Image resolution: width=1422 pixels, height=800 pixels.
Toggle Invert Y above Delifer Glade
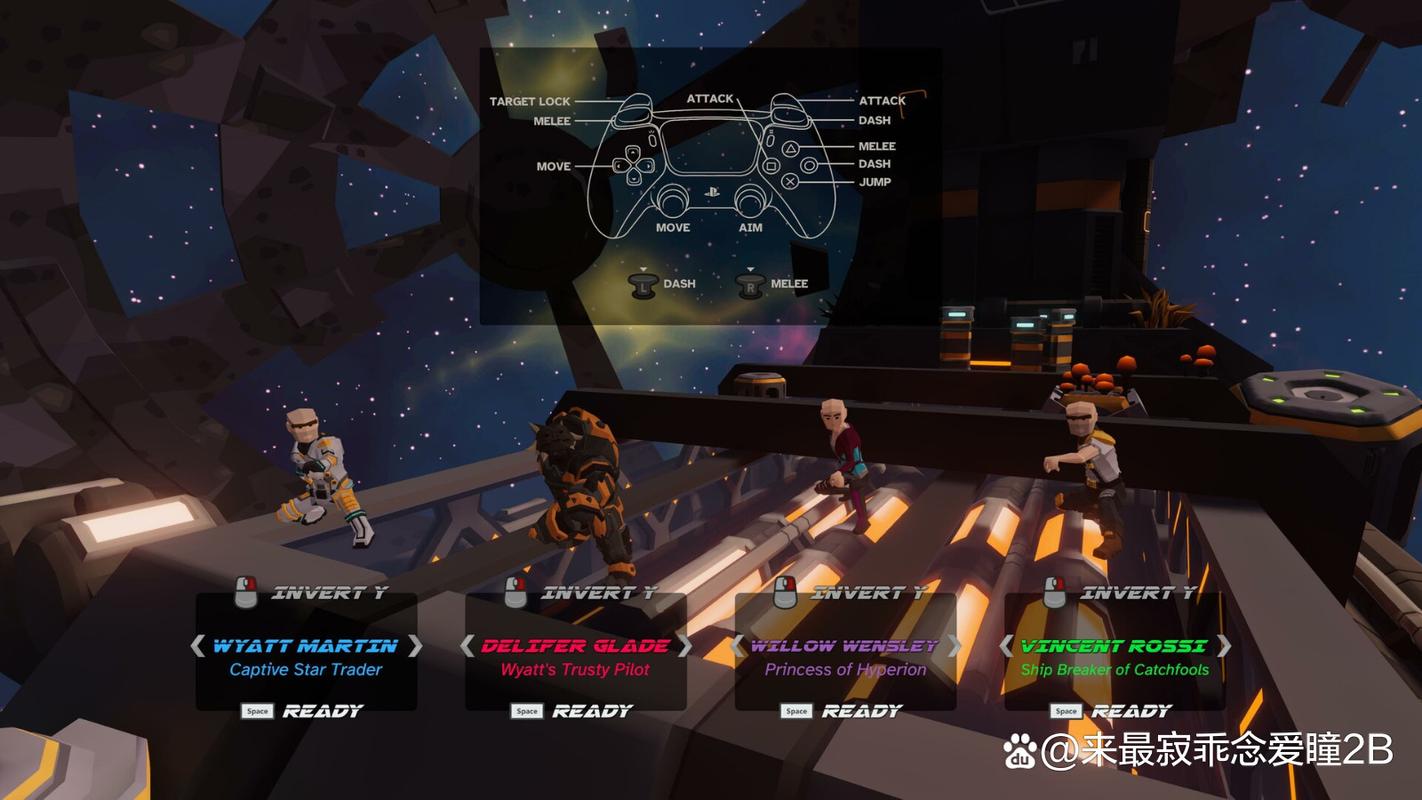(x=580, y=593)
